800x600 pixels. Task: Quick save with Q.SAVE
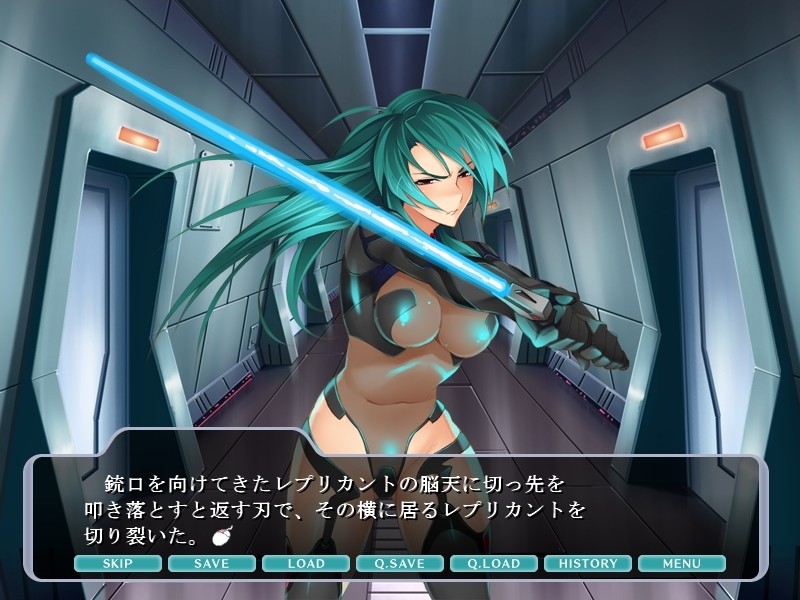tap(400, 563)
